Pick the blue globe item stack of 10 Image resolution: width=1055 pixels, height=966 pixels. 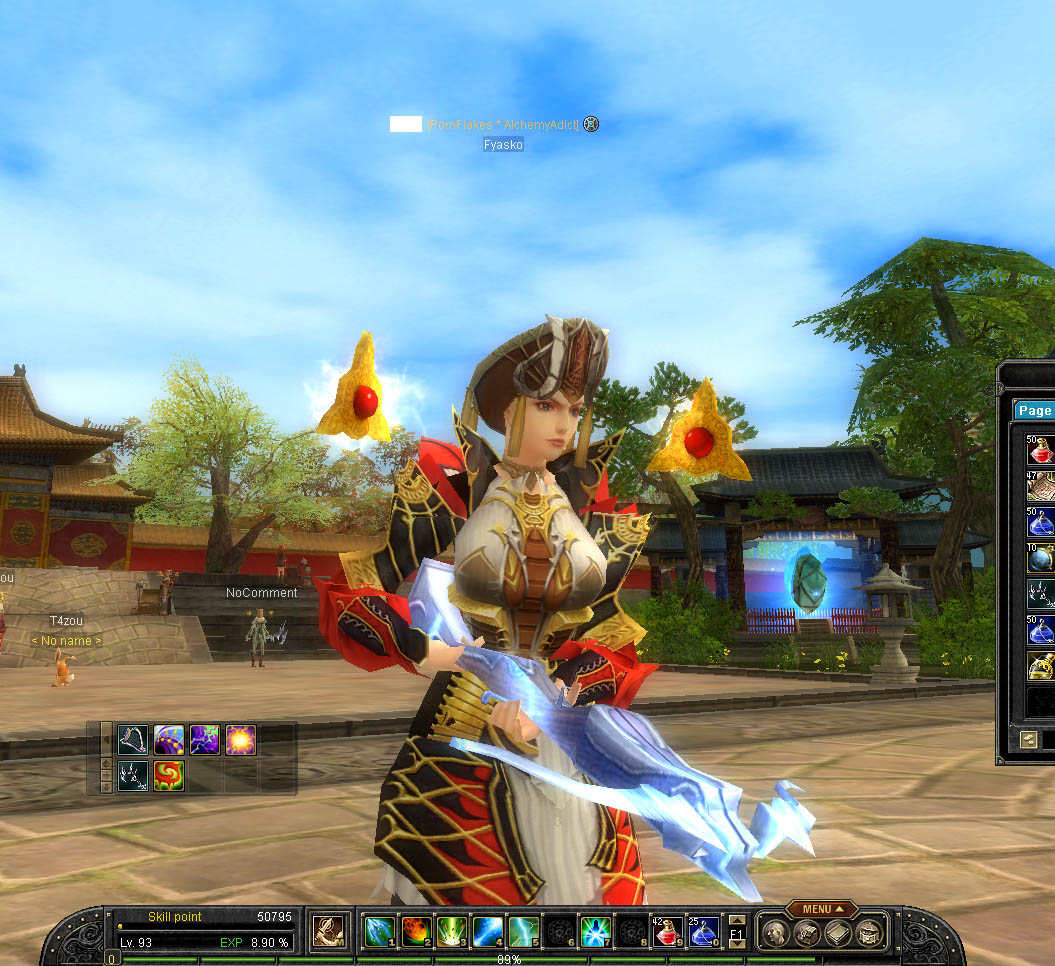click(x=1041, y=558)
